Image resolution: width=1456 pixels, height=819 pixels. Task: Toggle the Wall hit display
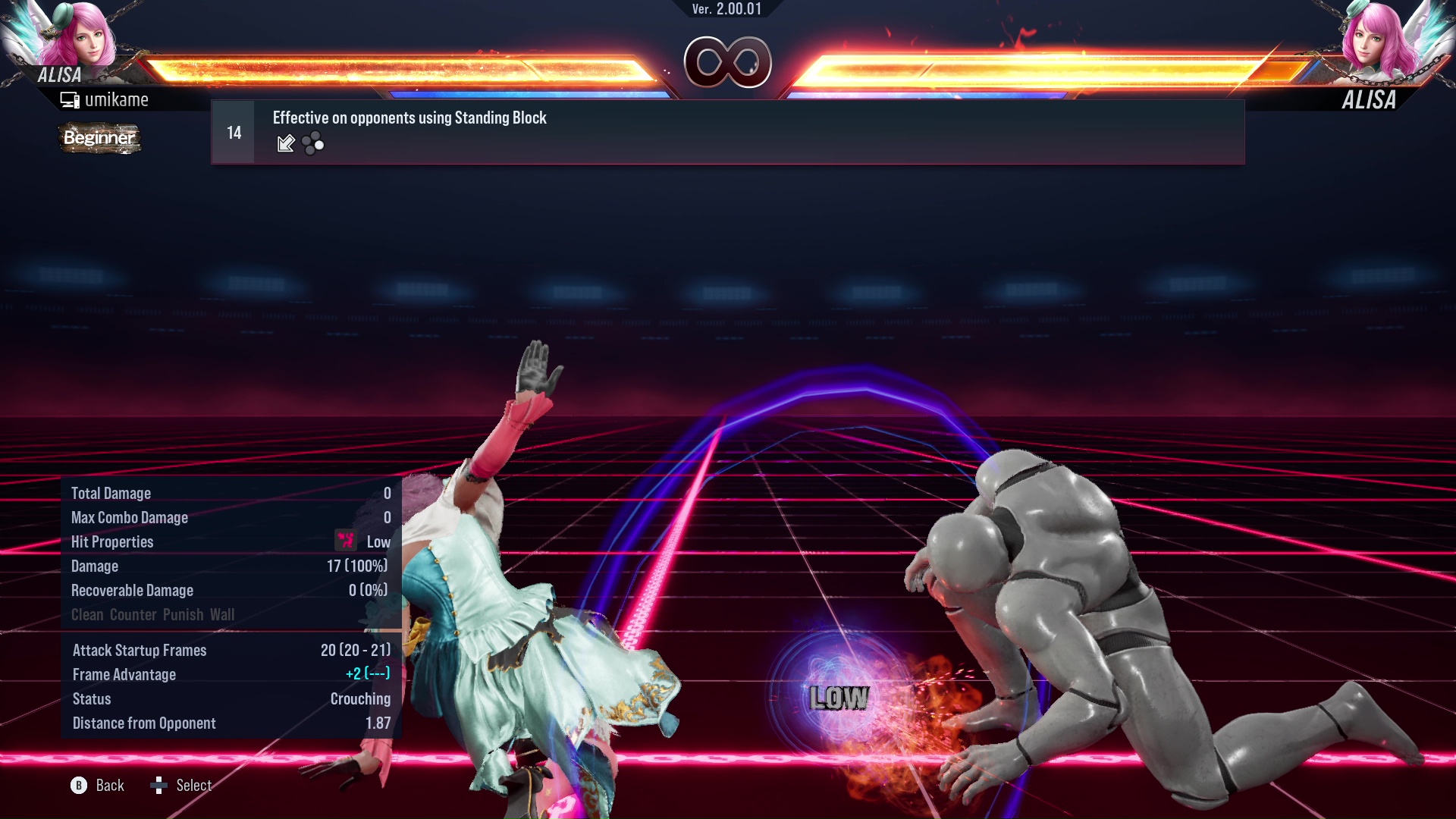coord(224,614)
